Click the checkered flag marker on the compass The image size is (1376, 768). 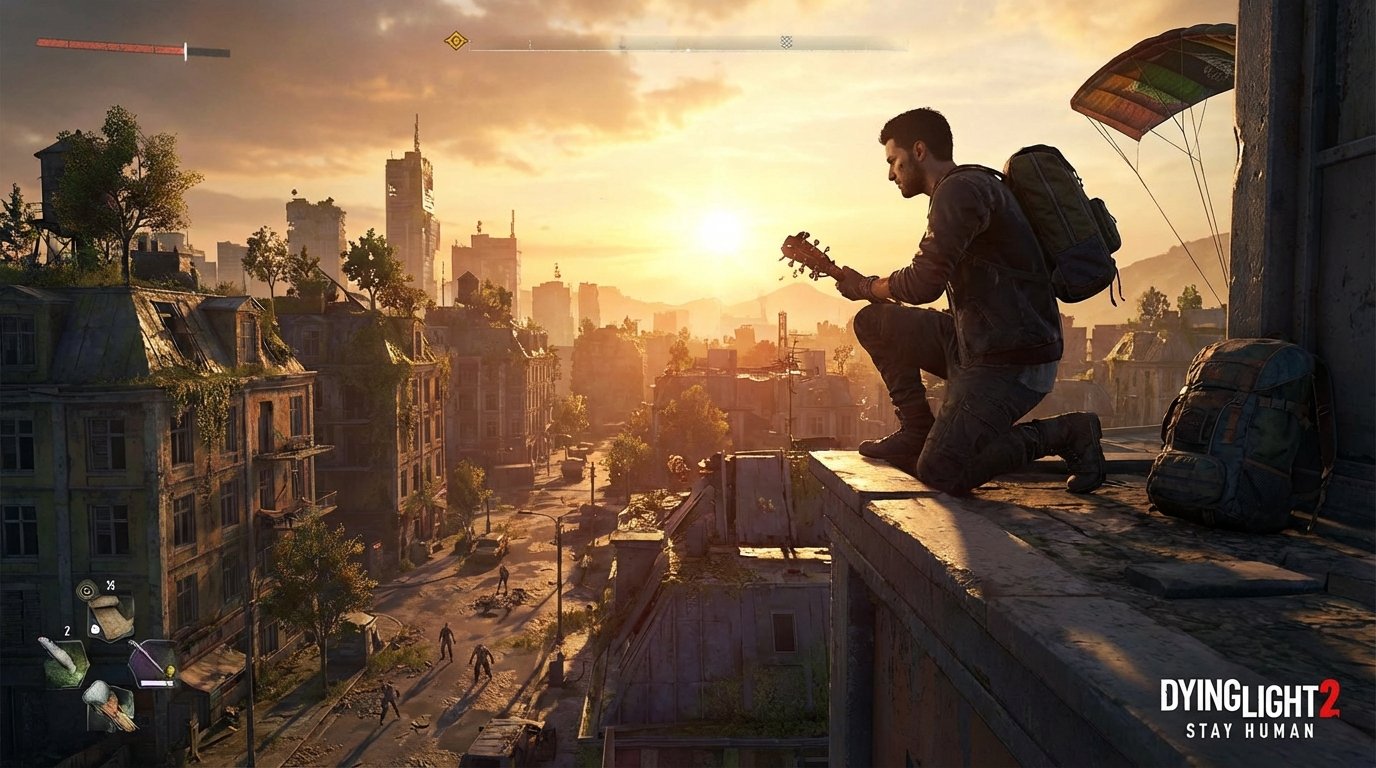pyautogui.click(x=784, y=41)
